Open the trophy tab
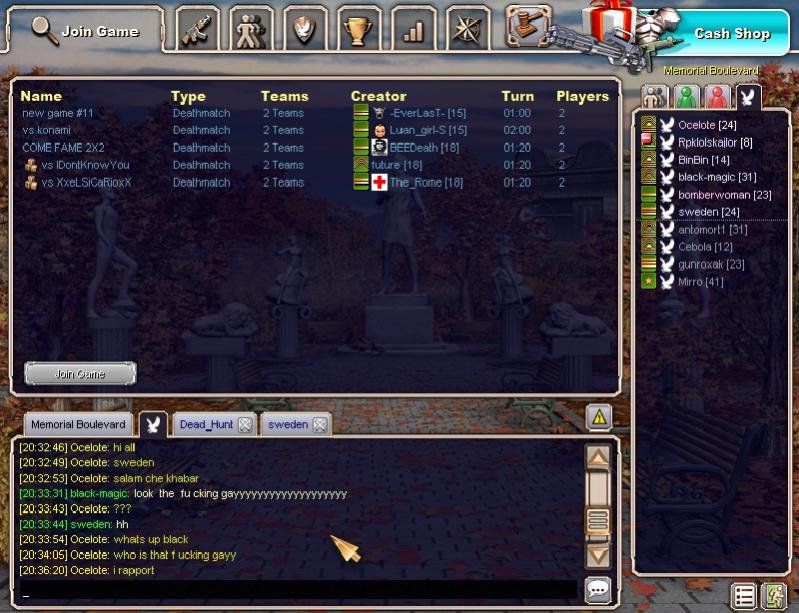Screen dimensions: 799x613 pyautogui.click(x=358, y=30)
